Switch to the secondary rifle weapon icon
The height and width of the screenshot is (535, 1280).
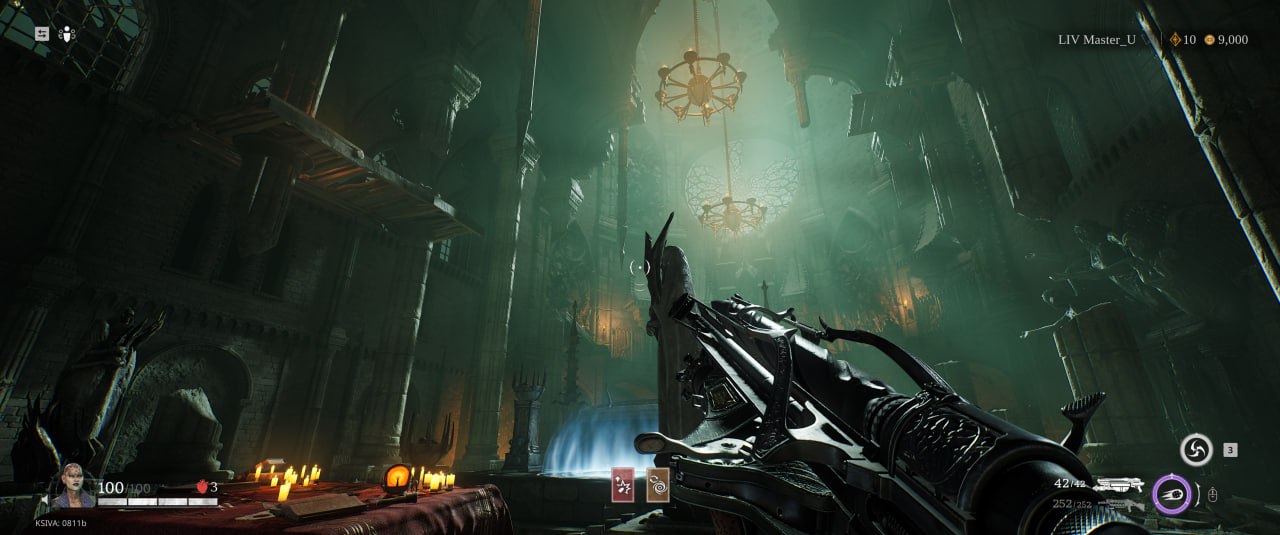coord(1119,505)
